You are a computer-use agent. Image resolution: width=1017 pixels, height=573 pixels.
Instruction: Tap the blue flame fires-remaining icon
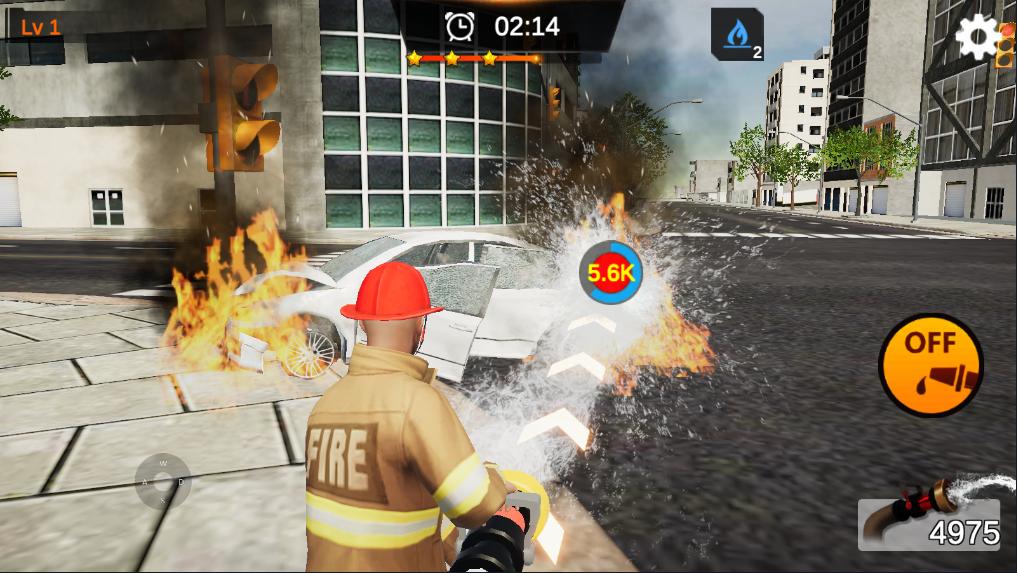click(x=737, y=35)
